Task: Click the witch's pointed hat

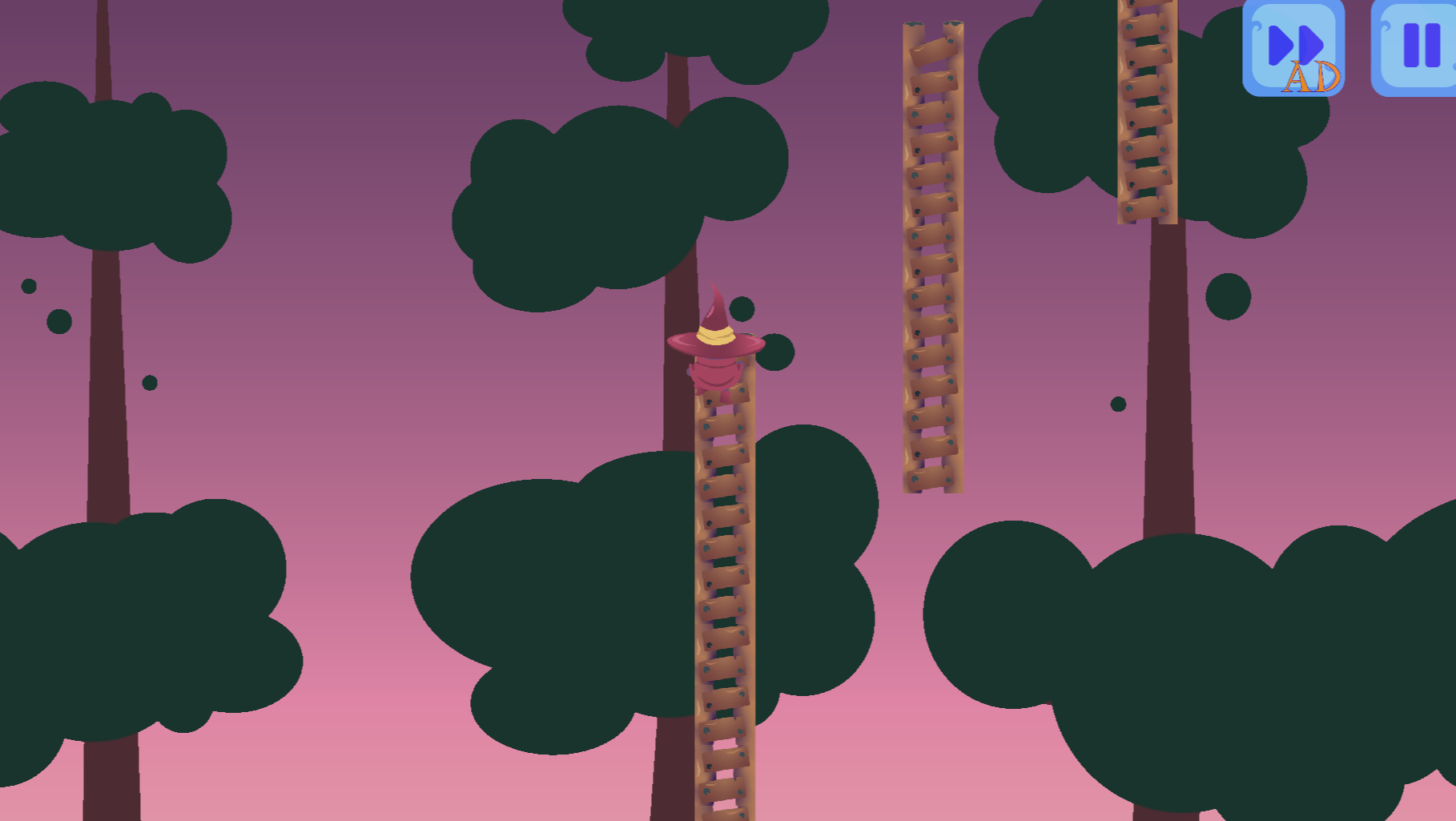Action: point(715,320)
